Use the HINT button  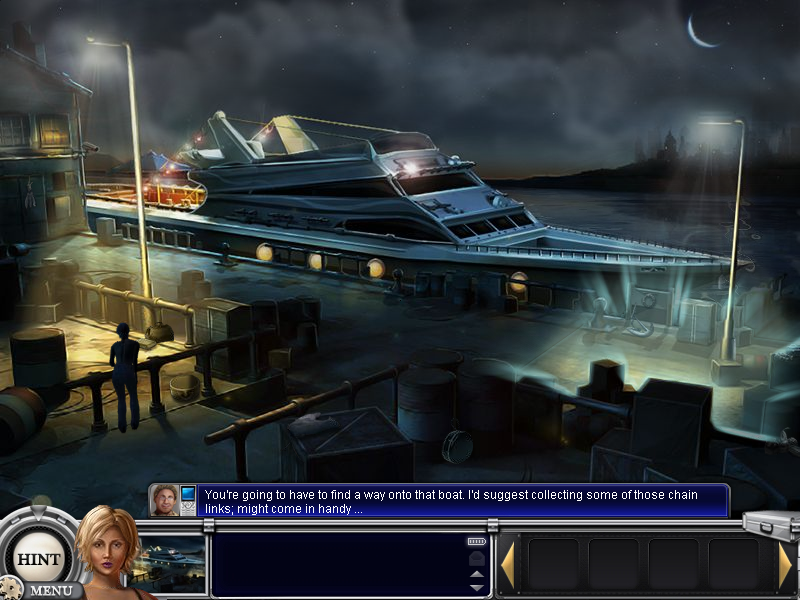(39, 559)
